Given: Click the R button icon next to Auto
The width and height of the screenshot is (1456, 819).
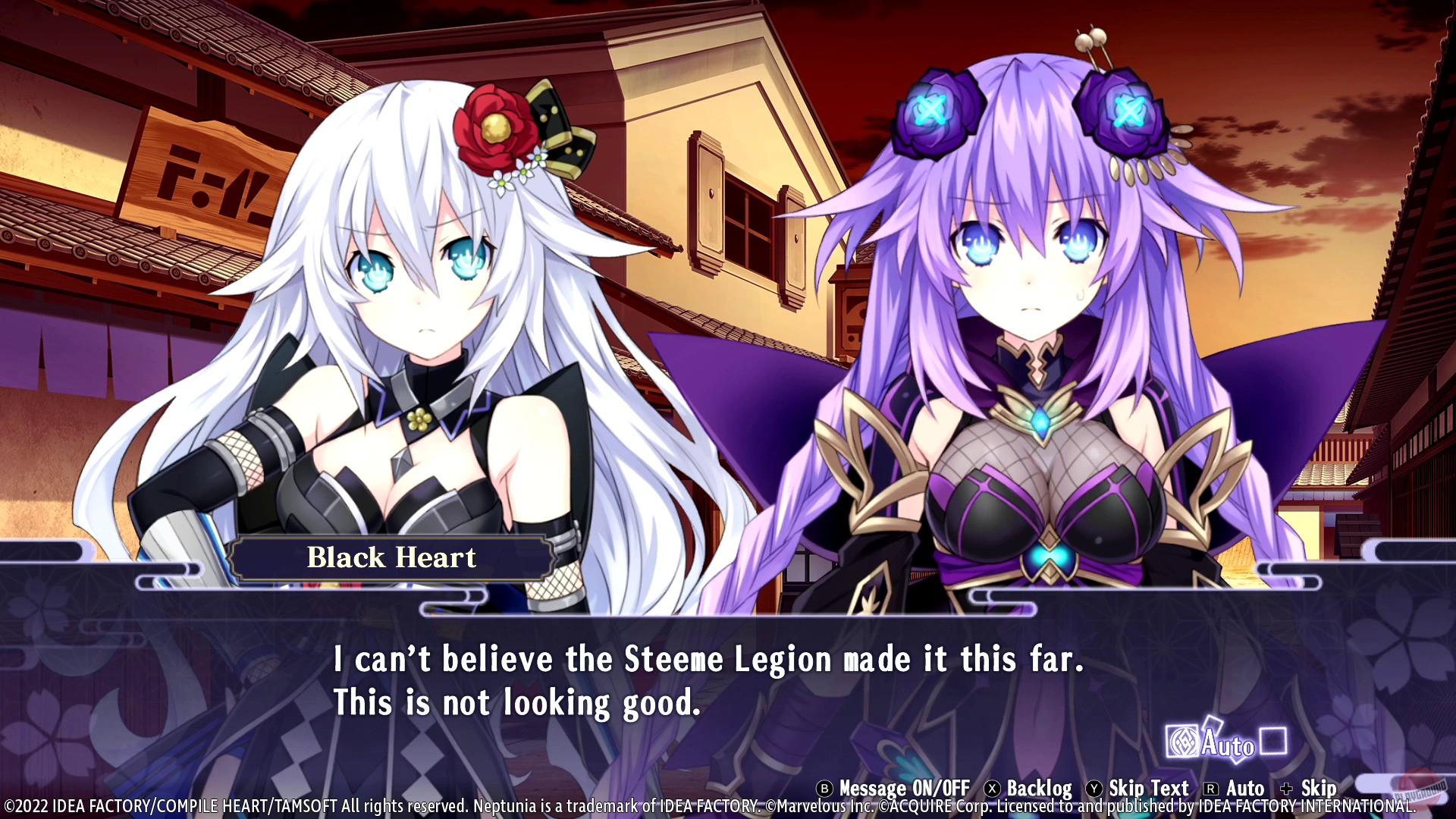Looking at the screenshot, I should click(1210, 788).
